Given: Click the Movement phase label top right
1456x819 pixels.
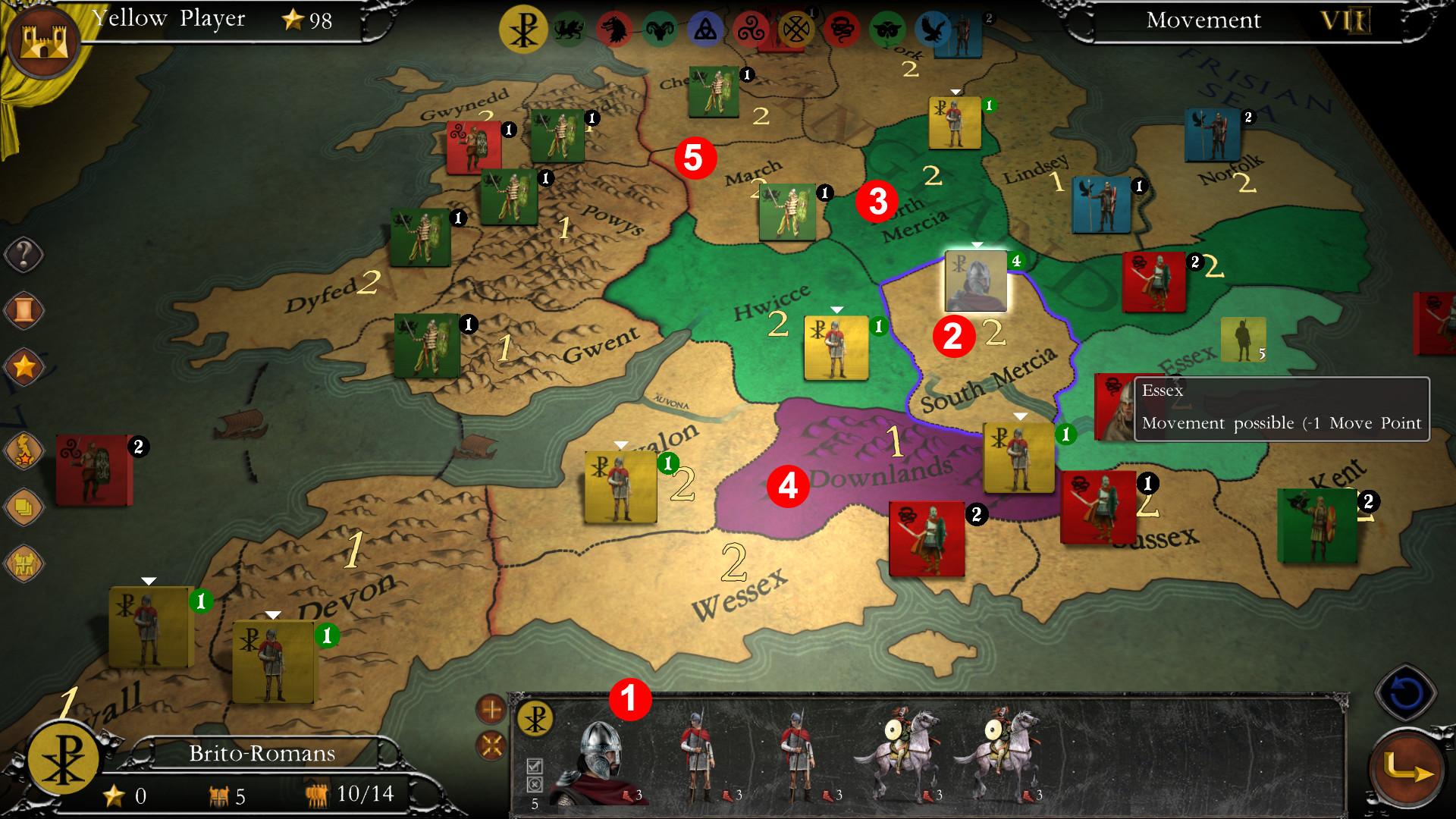Looking at the screenshot, I should 1204,20.
